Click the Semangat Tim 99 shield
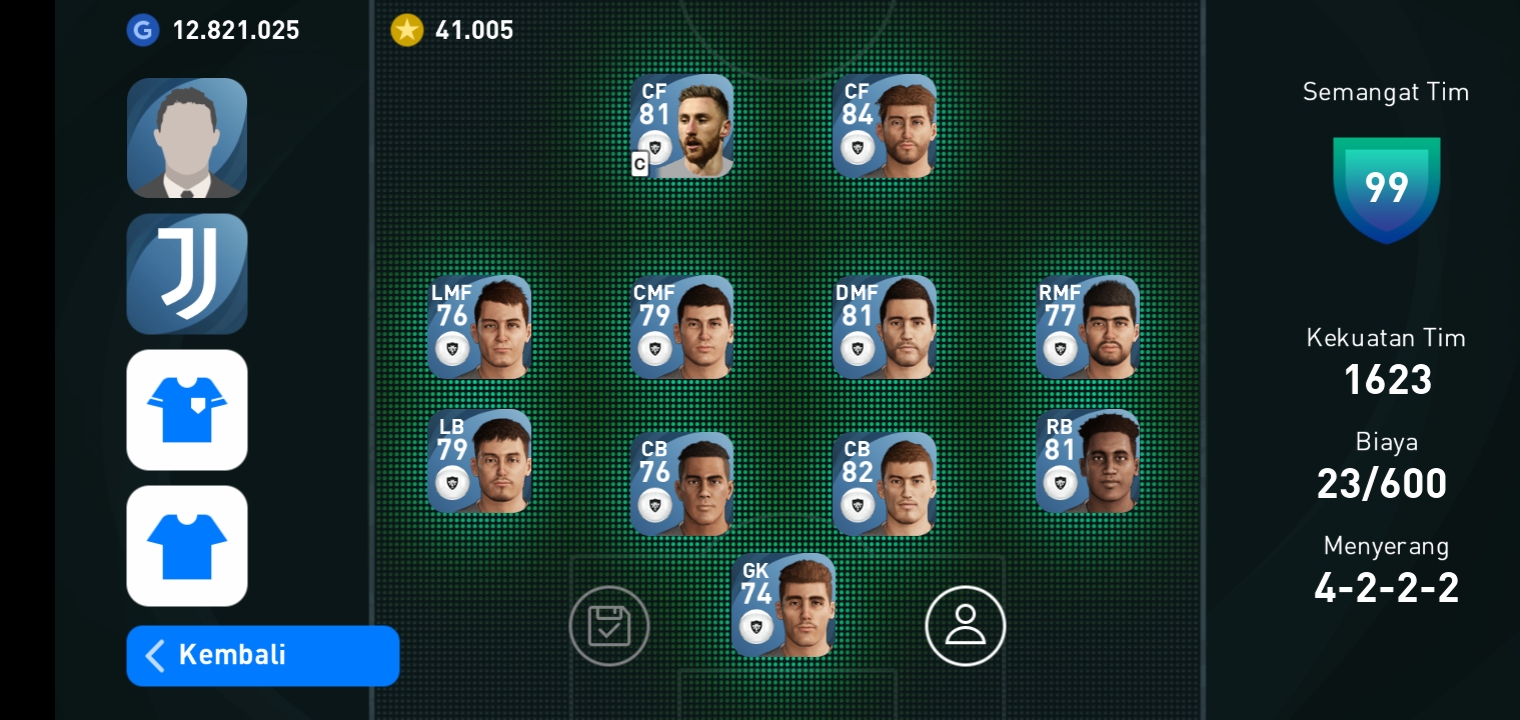 point(1386,192)
